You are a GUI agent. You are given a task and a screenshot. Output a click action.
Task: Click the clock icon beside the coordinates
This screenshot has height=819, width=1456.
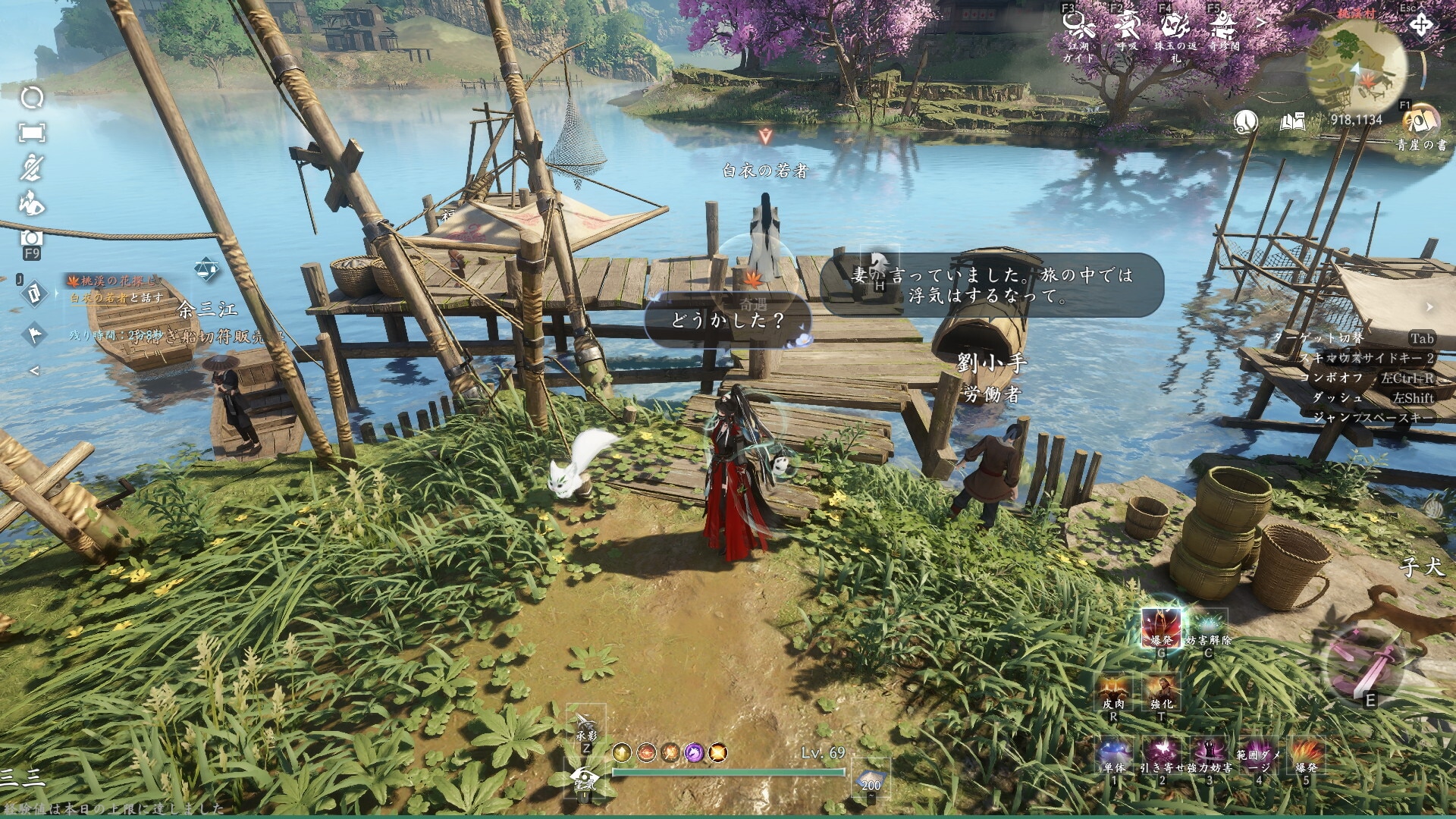click(x=1246, y=121)
